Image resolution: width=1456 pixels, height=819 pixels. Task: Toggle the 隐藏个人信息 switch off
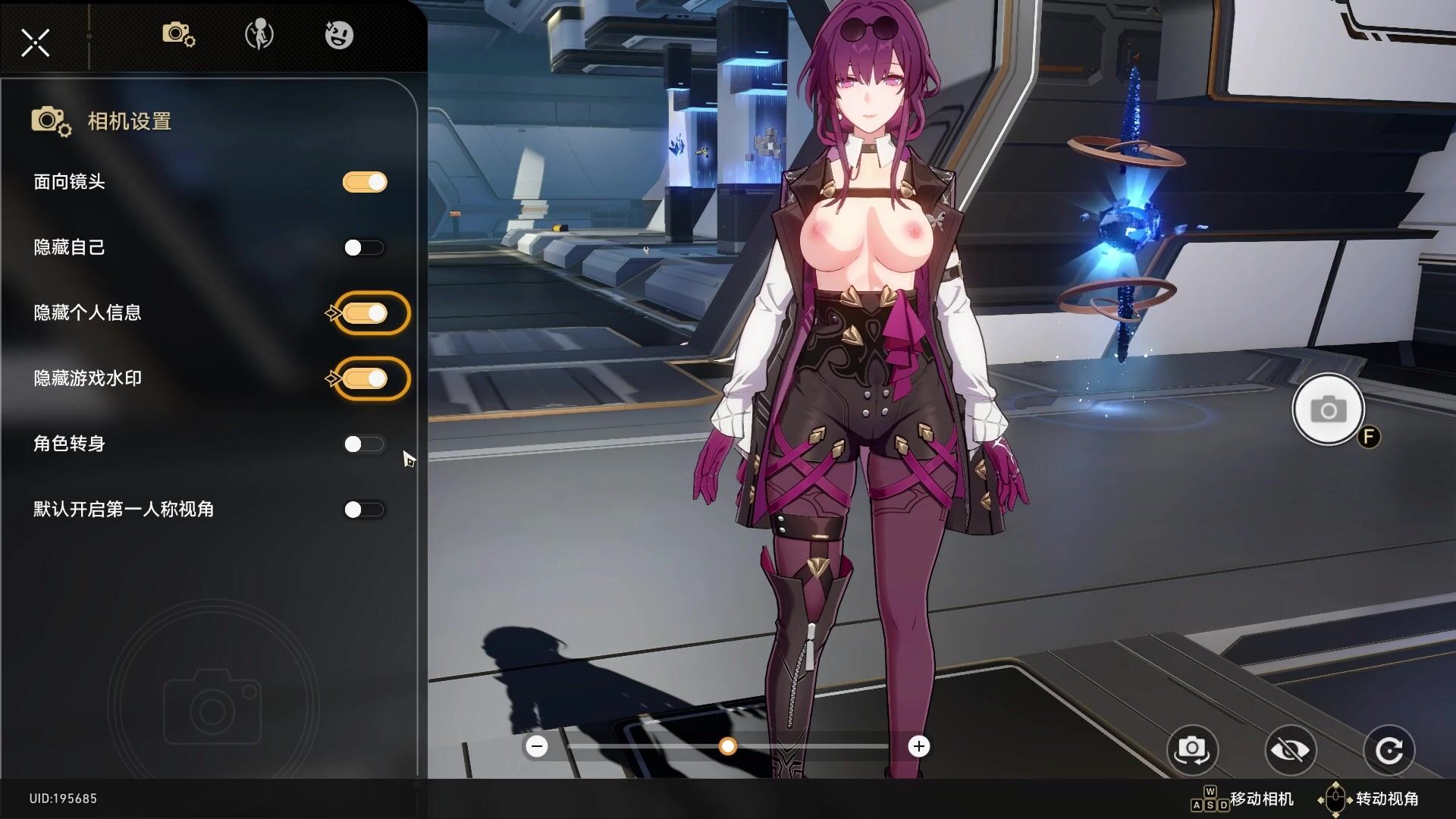coord(365,313)
